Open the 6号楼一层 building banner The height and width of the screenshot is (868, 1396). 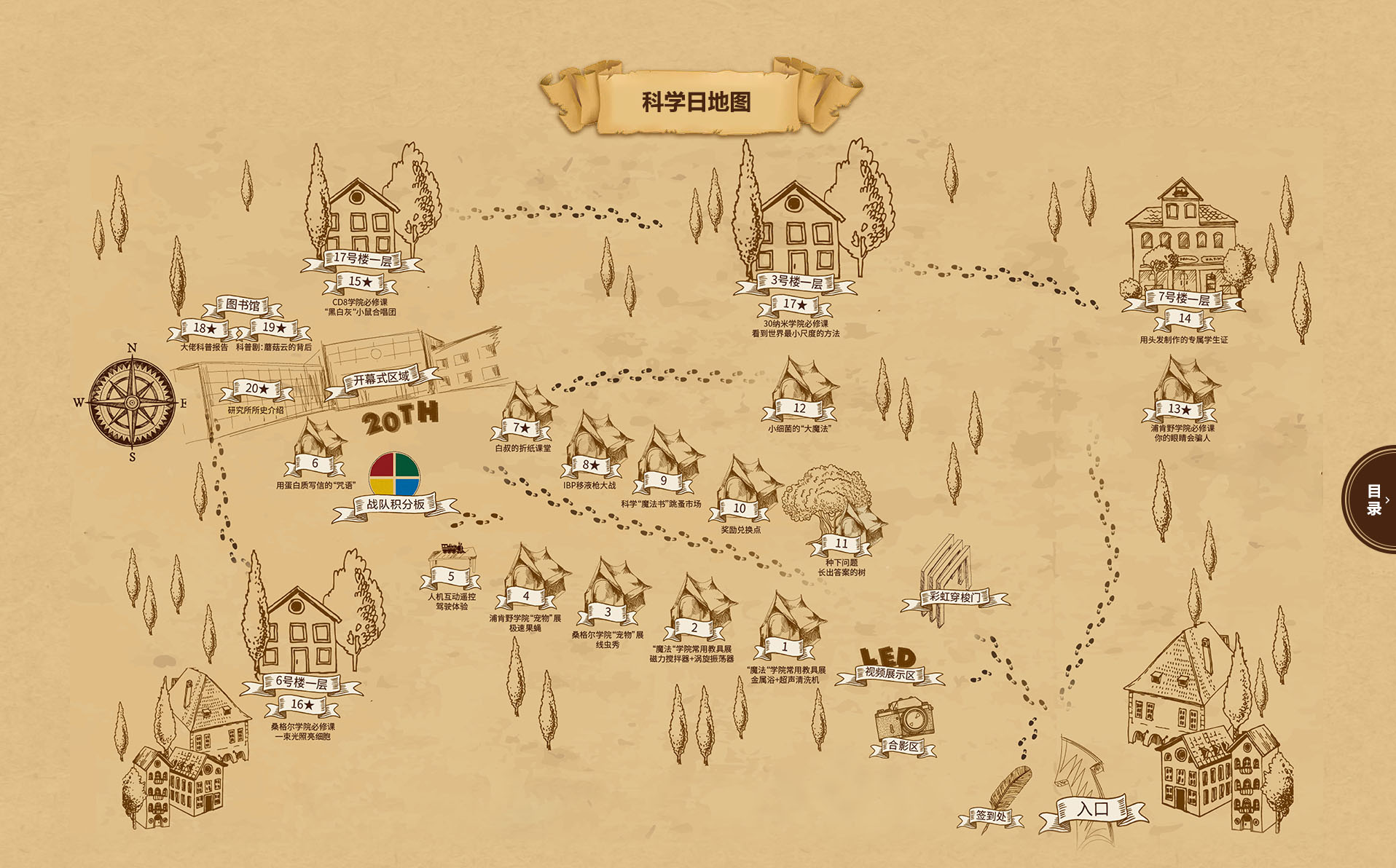point(302,683)
